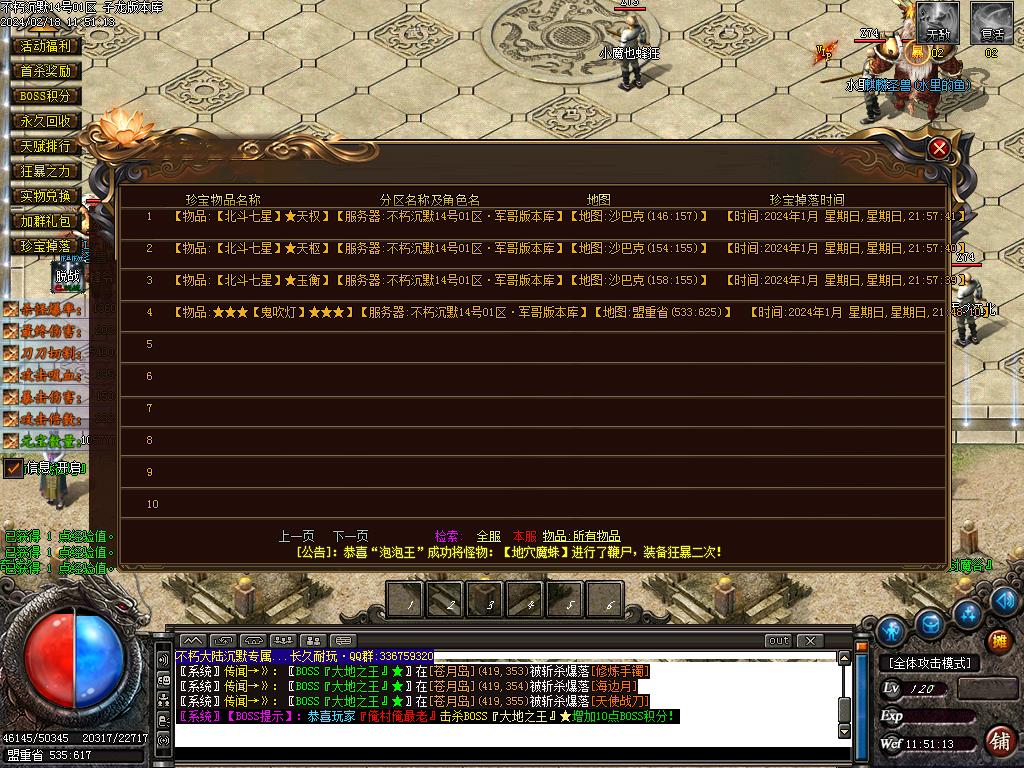Open the 首杀奖励 first-kill rewards menu
Screen dimensions: 1024x768
pos(46,71)
